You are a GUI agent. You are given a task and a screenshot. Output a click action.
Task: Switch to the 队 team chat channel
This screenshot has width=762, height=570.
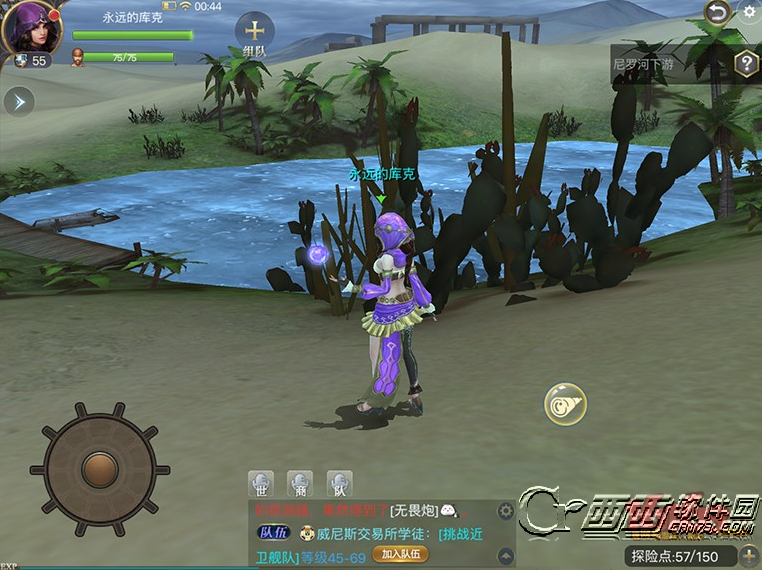(x=340, y=483)
